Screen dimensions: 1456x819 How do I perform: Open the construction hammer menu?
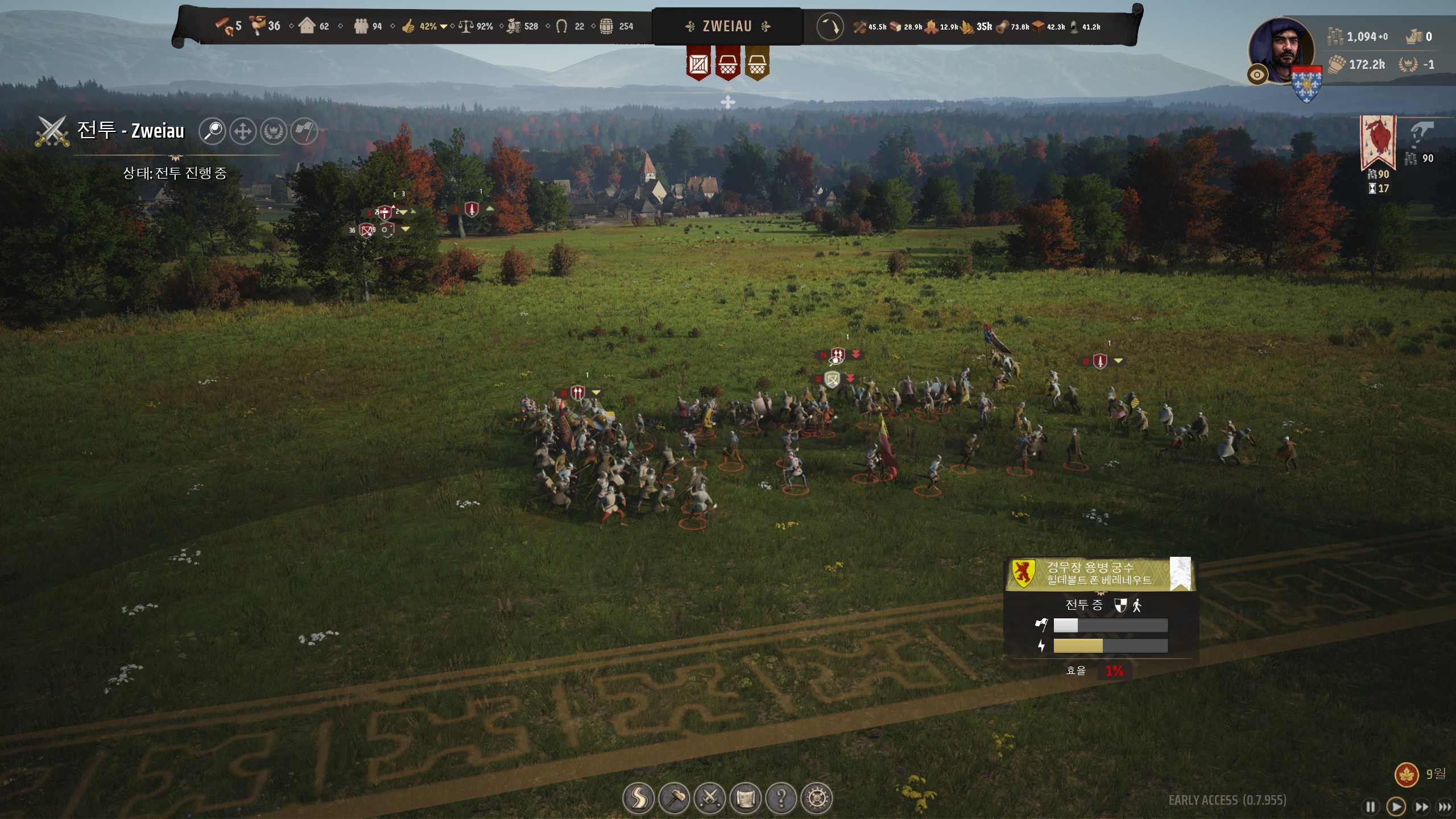674,799
